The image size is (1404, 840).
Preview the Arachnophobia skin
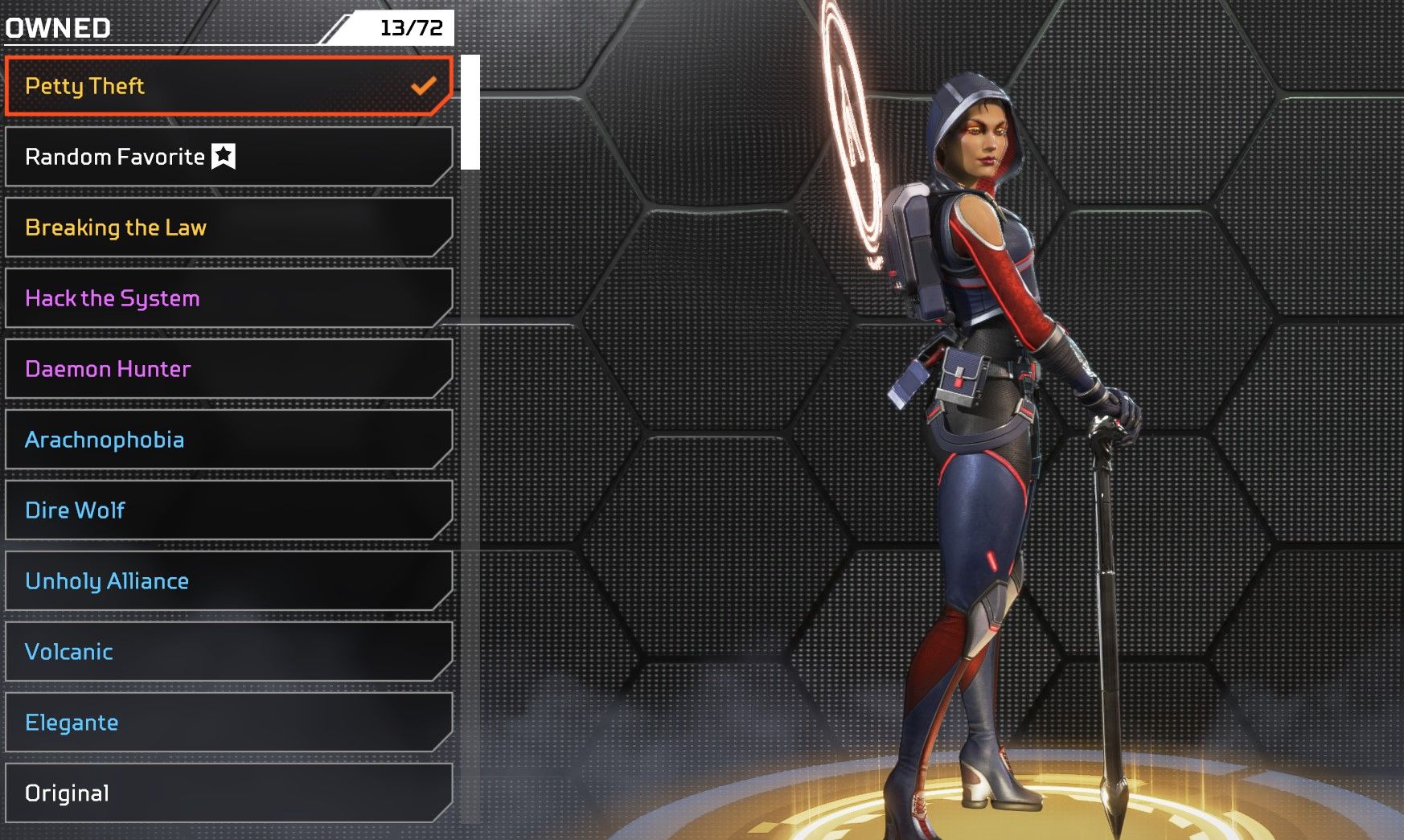pos(228,440)
